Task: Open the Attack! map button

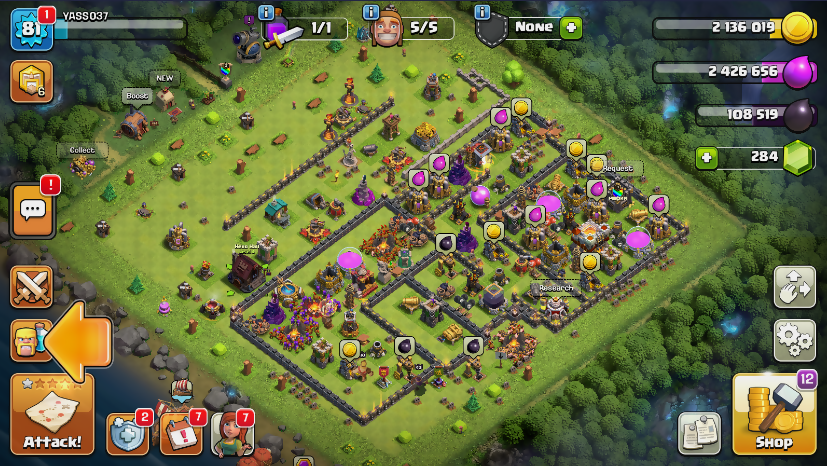Action: pyautogui.click(x=52, y=415)
